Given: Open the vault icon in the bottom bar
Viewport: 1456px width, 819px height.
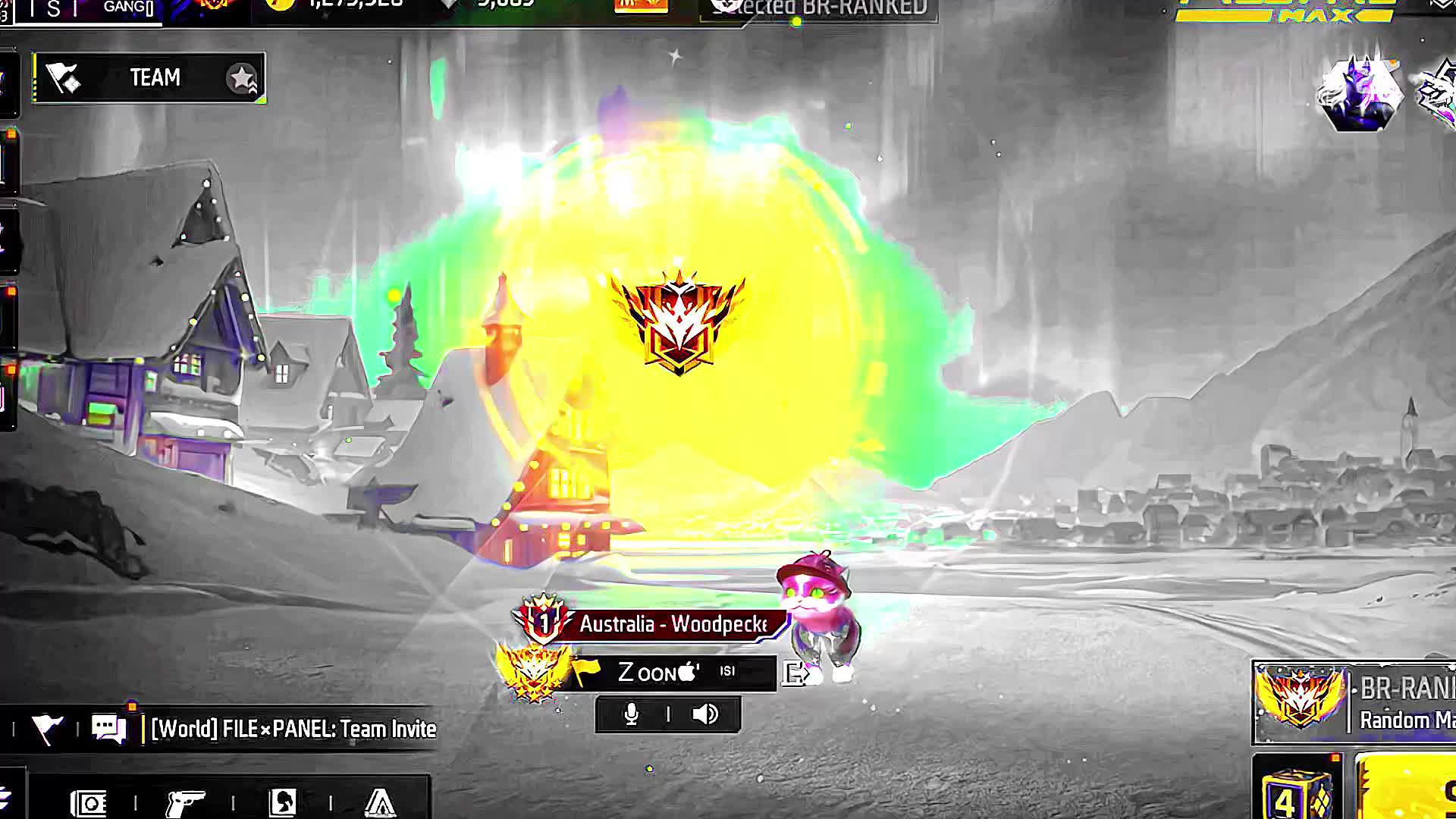Looking at the screenshot, I should [x=89, y=802].
